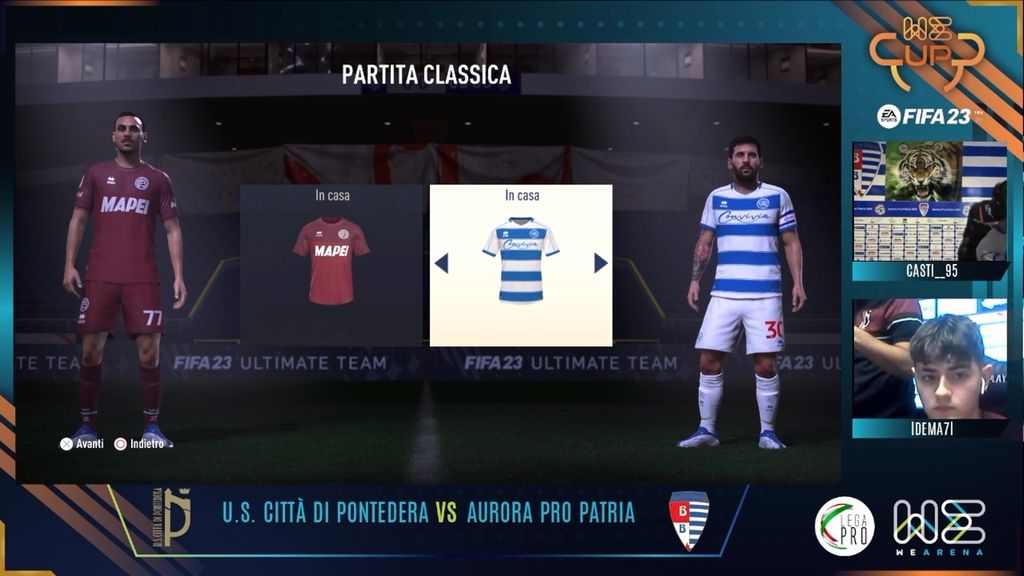Open the IDEMA71 player webcam feed
Screen dimensions: 1024x576
tap(929, 358)
